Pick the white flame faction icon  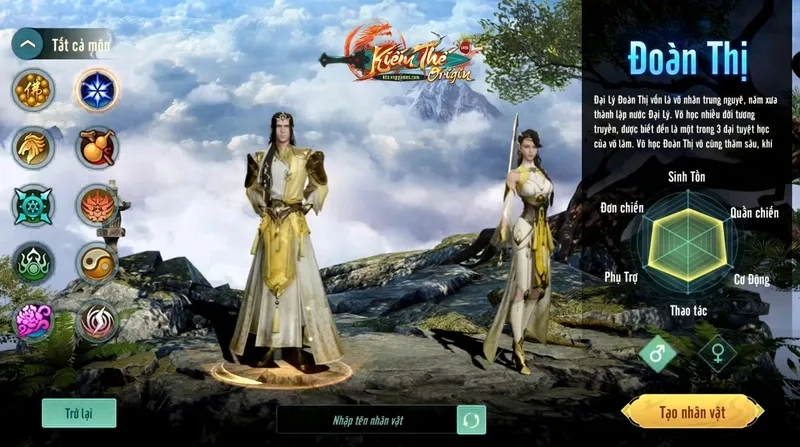97,321
